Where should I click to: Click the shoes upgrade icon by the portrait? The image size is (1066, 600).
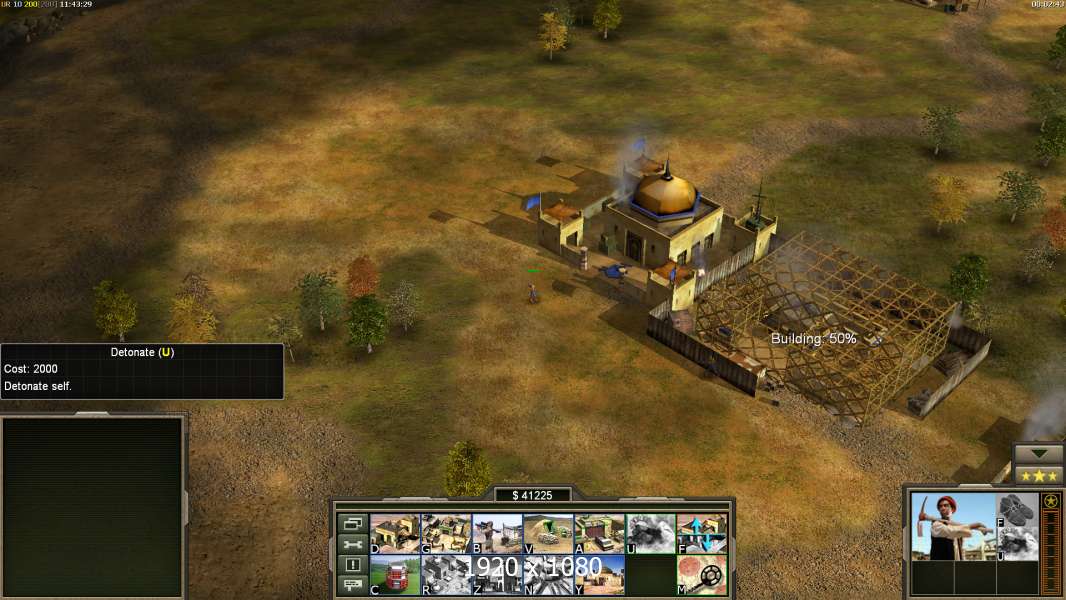[x=1017, y=510]
